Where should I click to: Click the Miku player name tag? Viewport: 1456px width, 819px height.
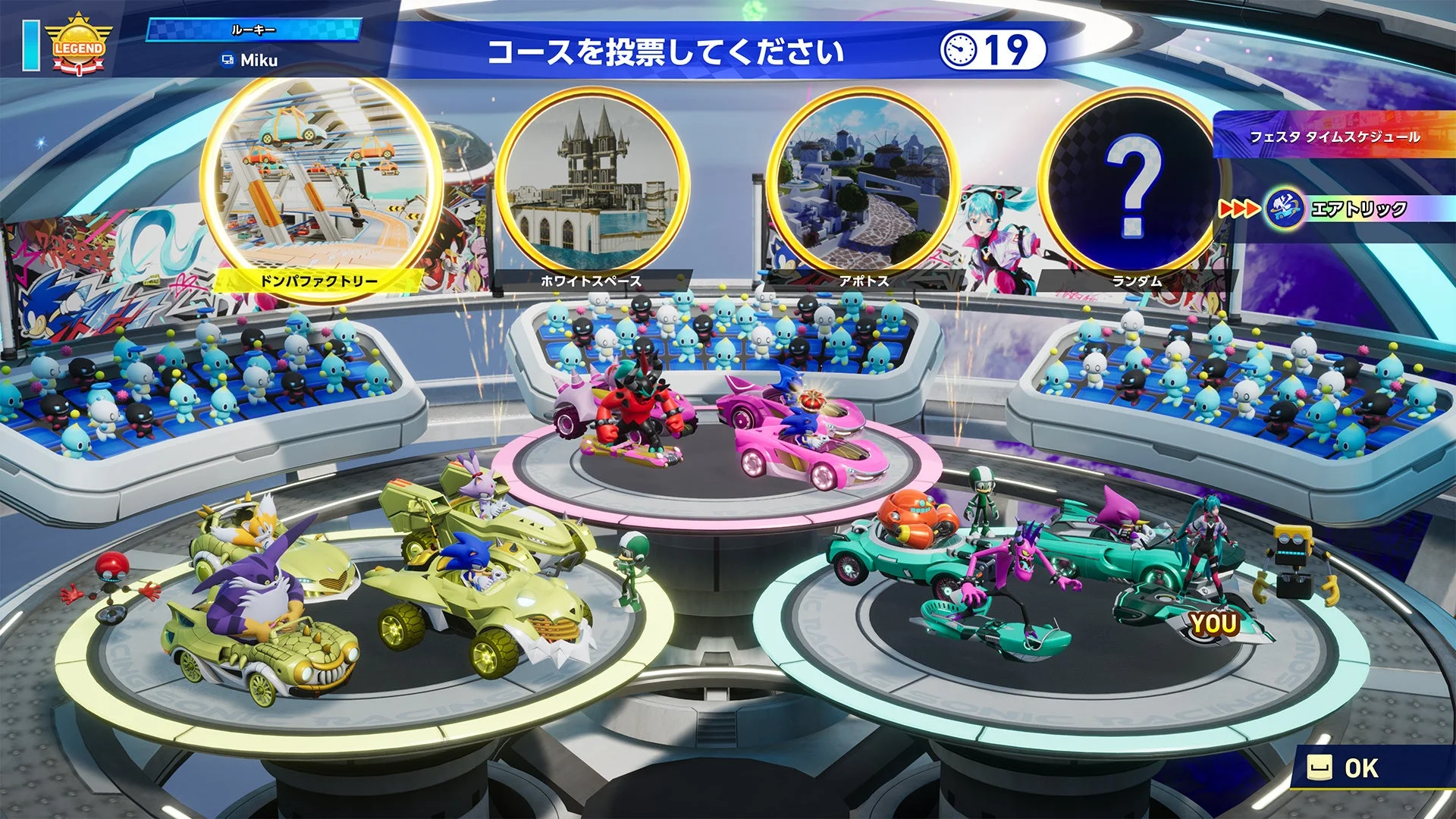(x=250, y=60)
